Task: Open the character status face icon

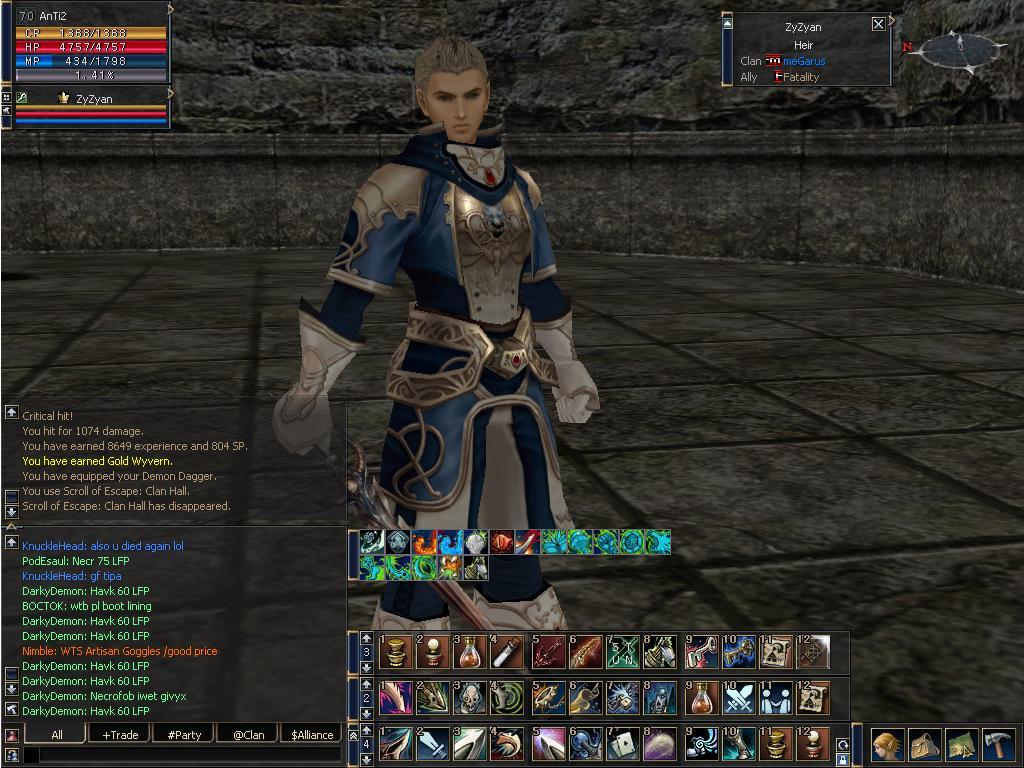Action: coord(887,745)
